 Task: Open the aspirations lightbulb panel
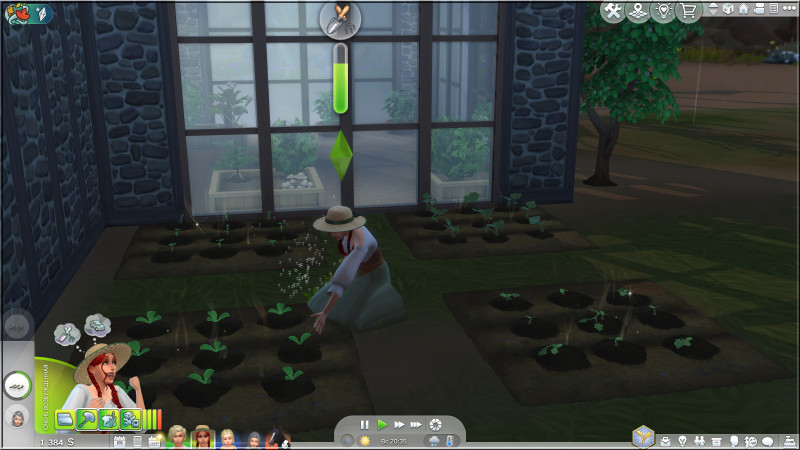click(683, 440)
